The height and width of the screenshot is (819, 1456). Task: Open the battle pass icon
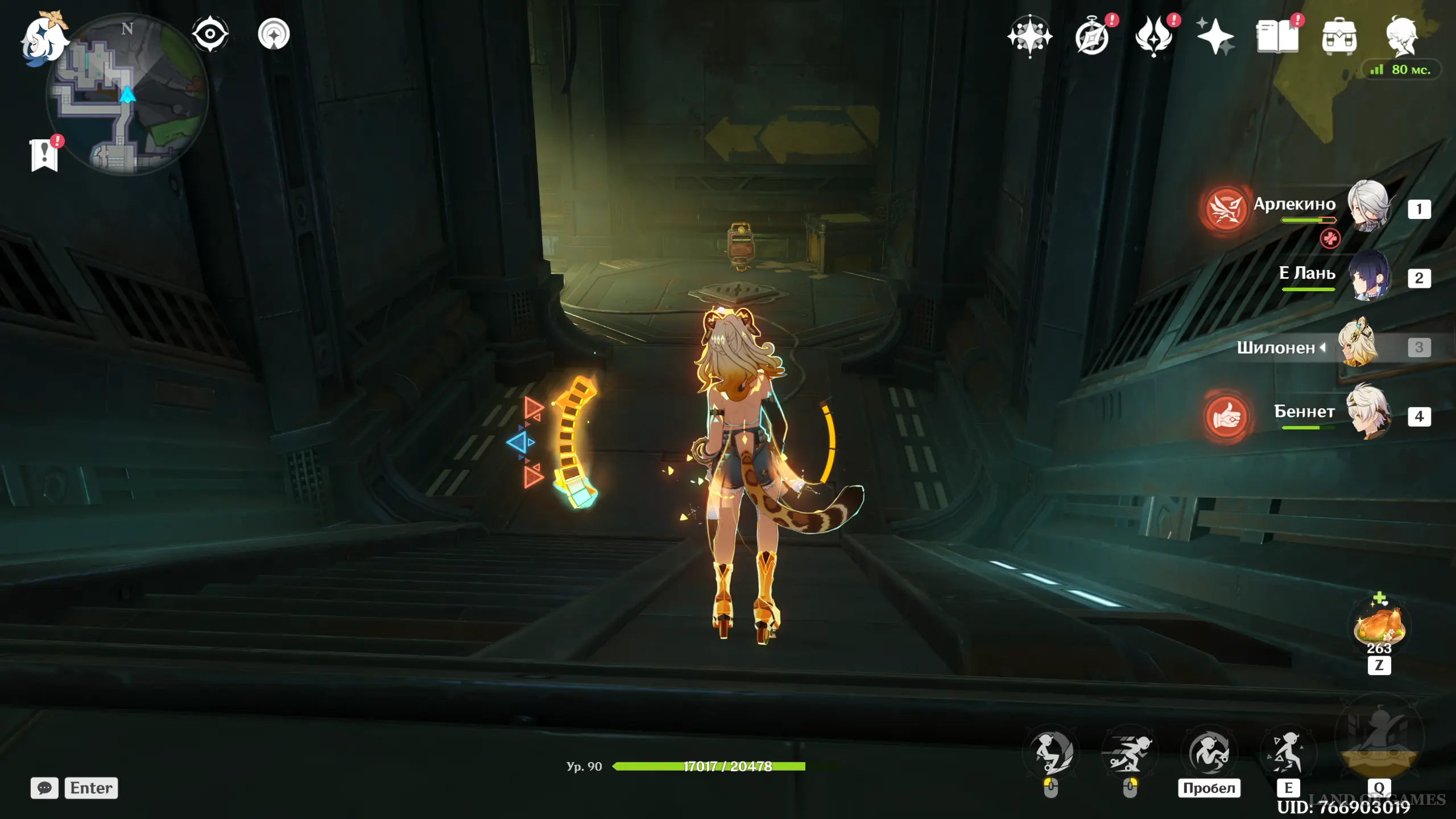coord(1153,36)
